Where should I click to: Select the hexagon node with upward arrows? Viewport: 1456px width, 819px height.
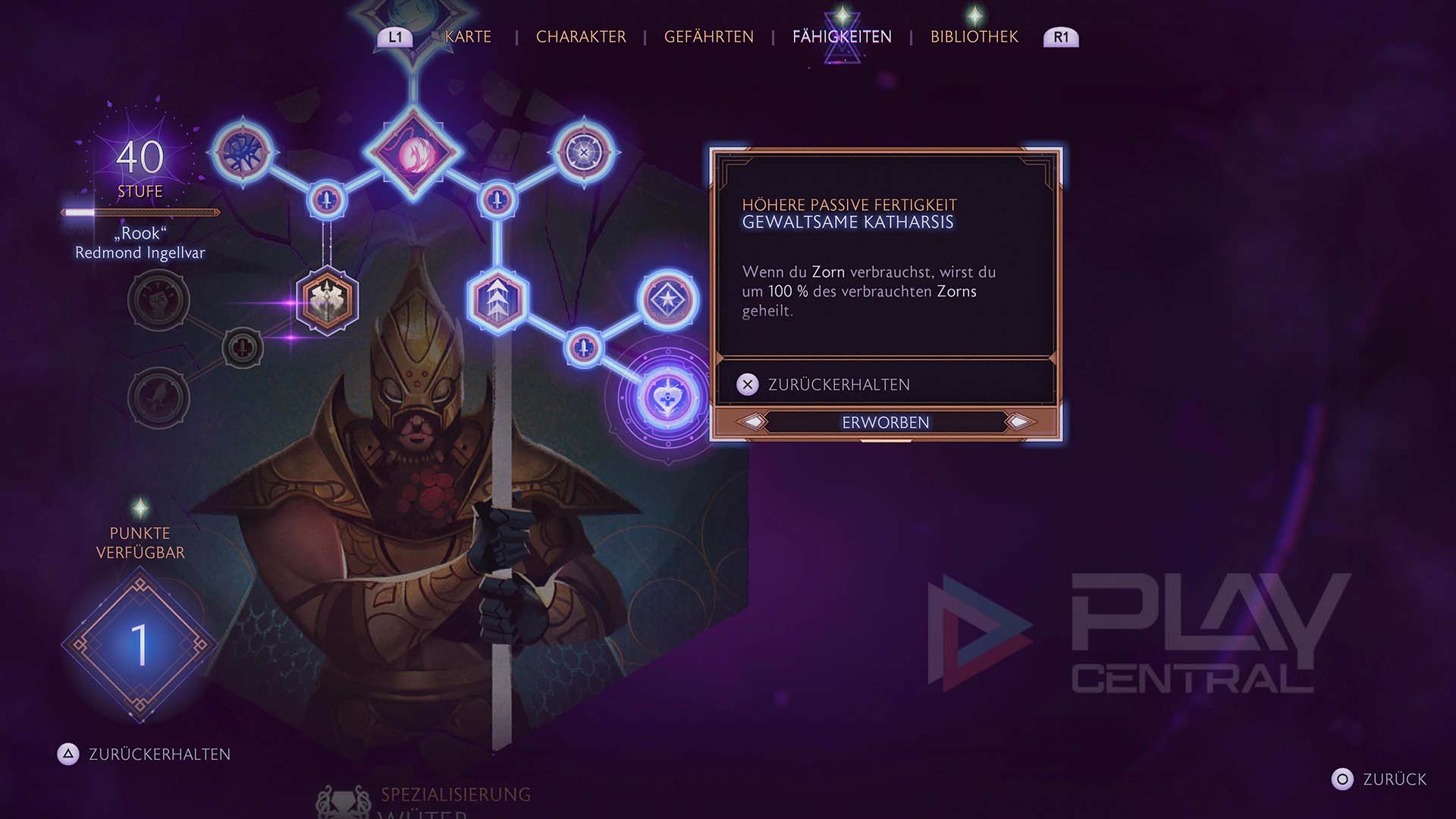(497, 300)
